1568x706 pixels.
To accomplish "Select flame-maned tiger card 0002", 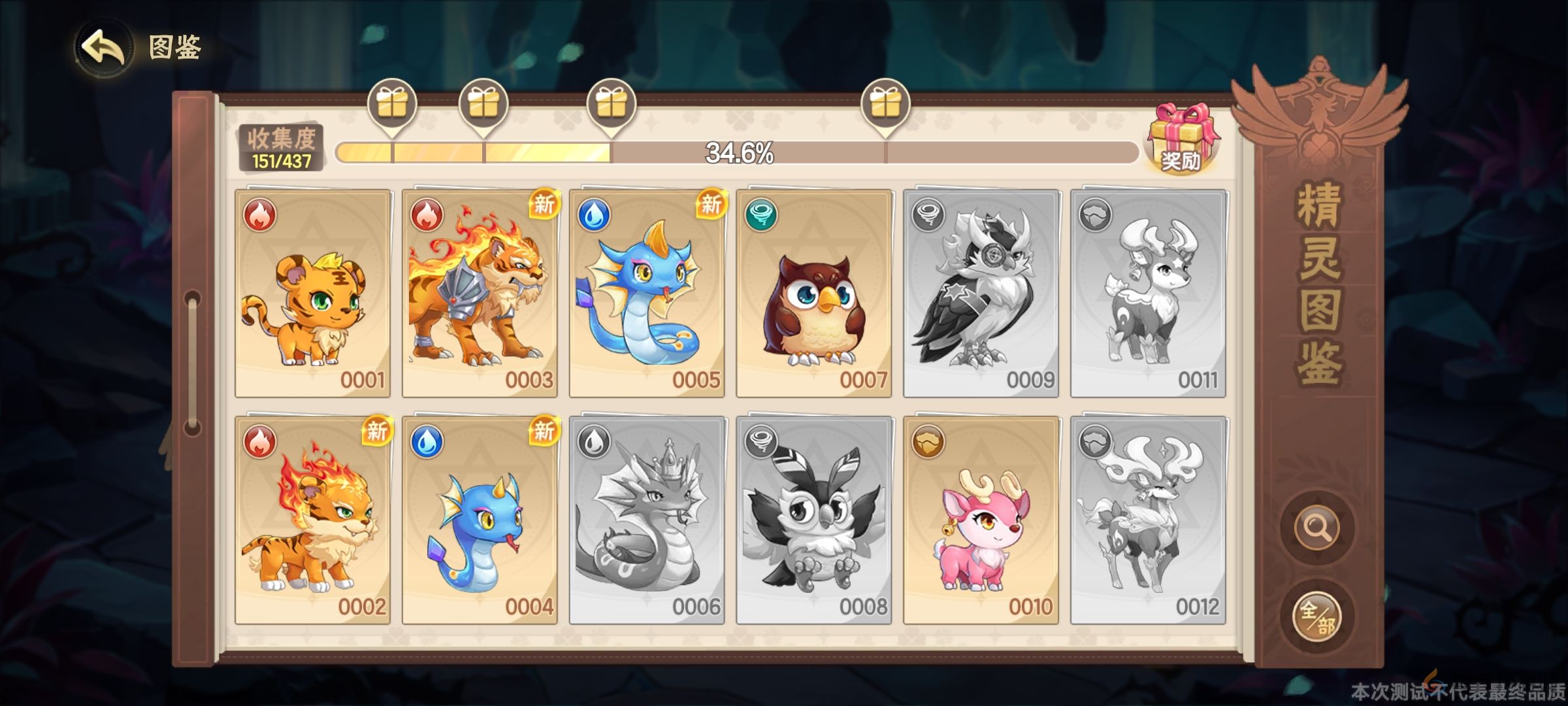I will pos(313,520).
